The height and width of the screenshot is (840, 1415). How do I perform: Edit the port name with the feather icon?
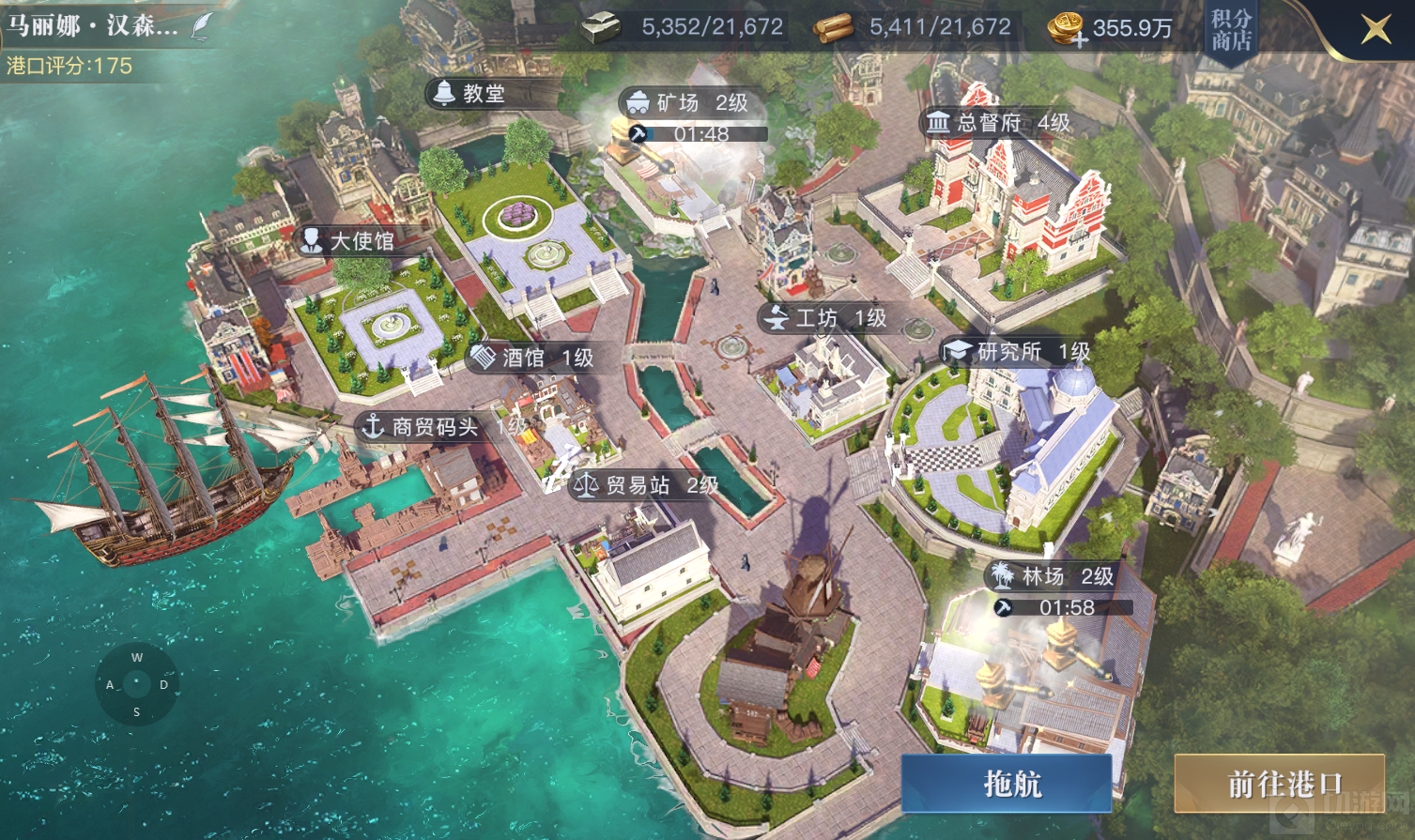(x=202, y=26)
